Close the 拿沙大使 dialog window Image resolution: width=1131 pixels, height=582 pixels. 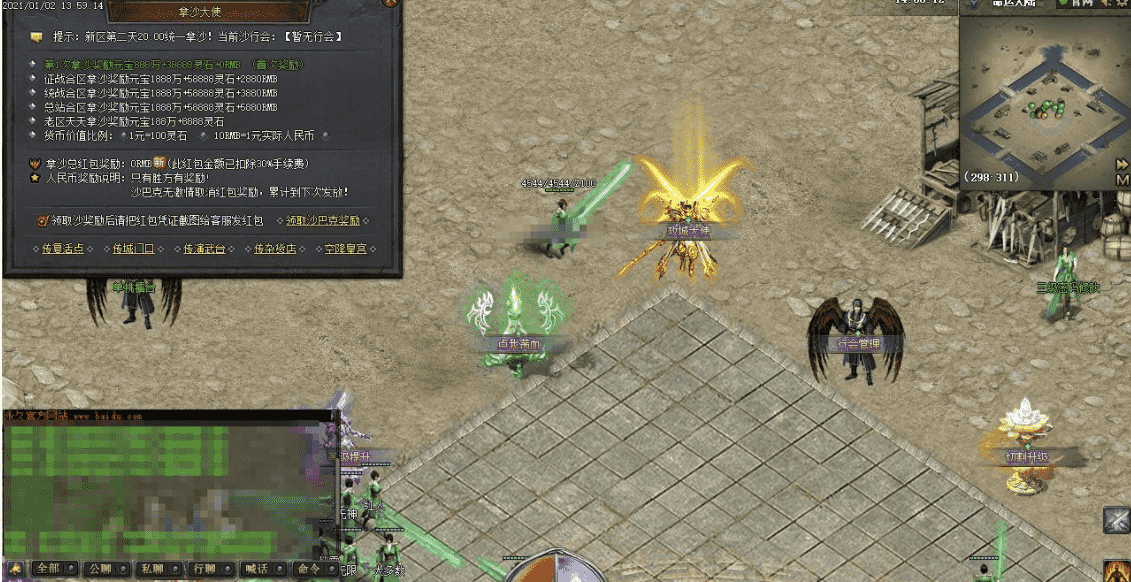tap(391, 5)
